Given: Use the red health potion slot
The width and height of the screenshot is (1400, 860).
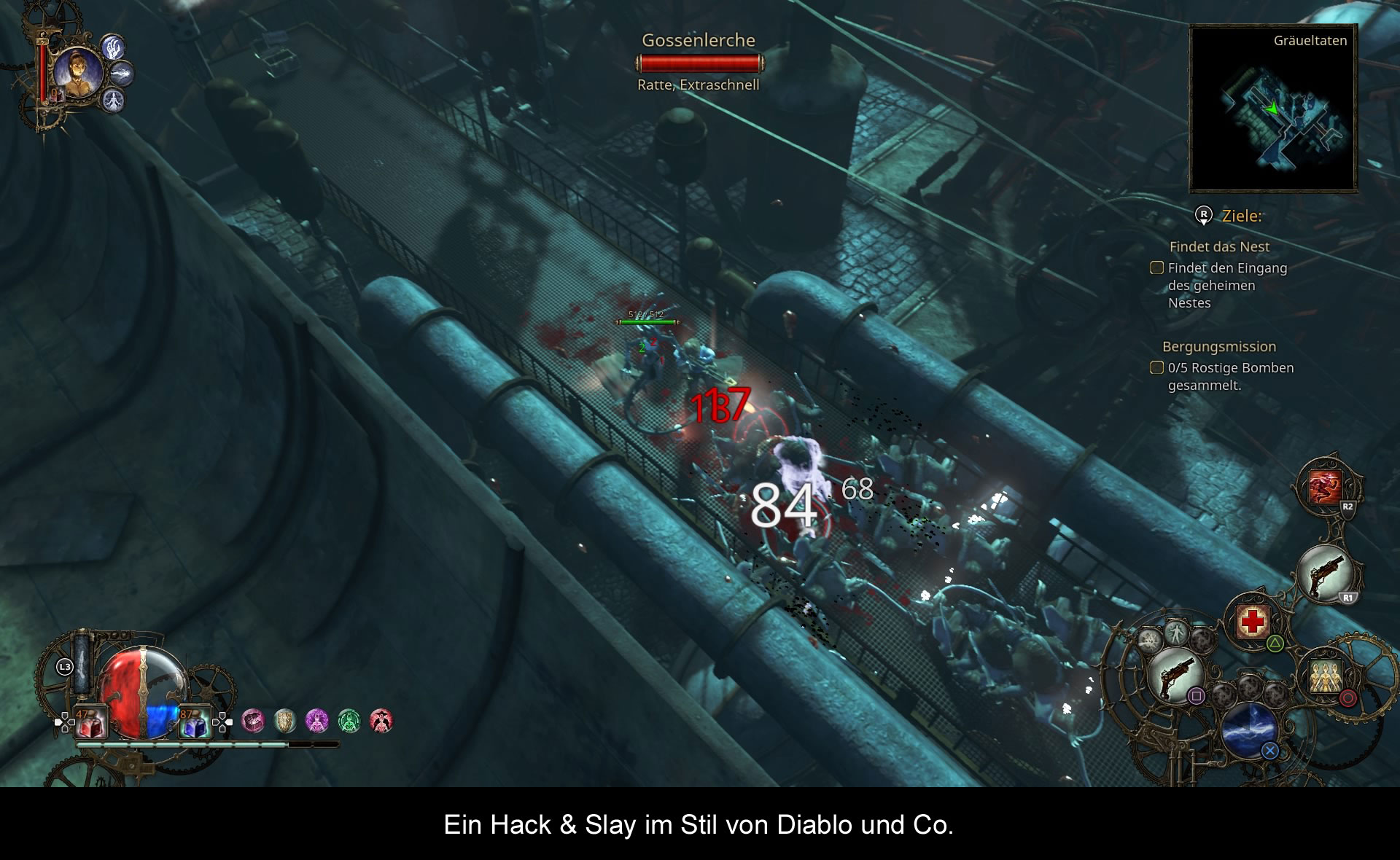Looking at the screenshot, I should pyautogui.click(x=91, y=722).
